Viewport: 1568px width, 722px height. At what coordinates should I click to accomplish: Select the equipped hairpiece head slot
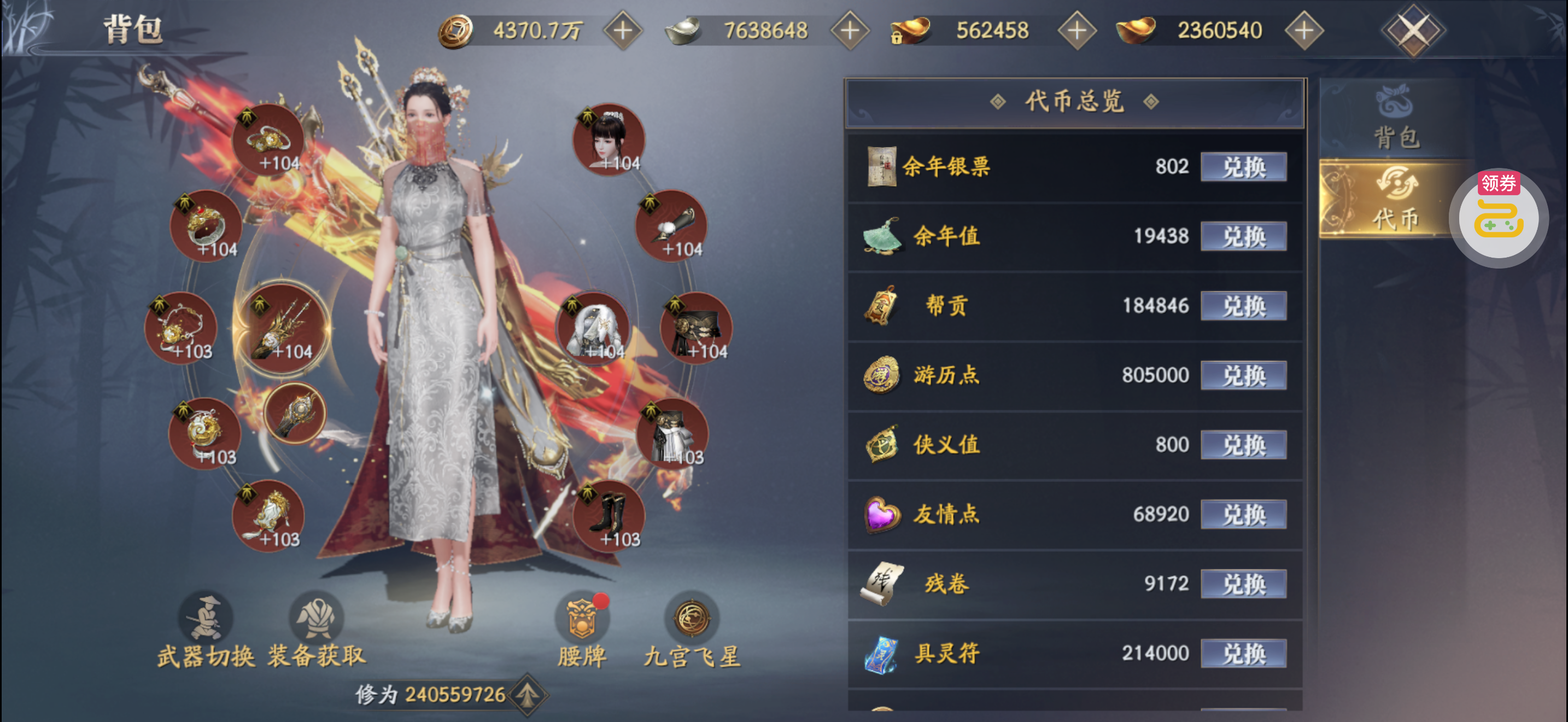click(609, 140)
